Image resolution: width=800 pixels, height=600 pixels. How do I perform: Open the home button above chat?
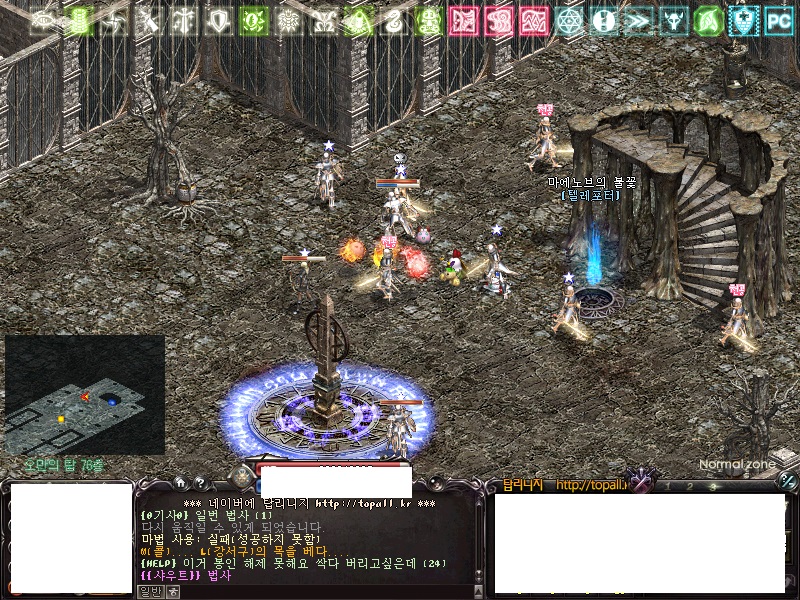pos(180,482)
